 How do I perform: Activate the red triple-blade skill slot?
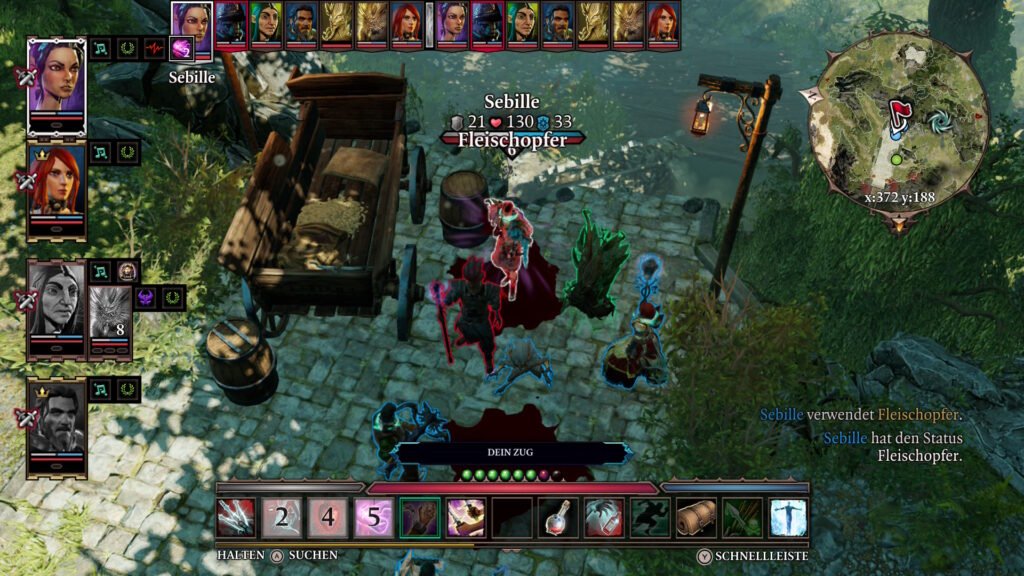[x=236, y=517]
